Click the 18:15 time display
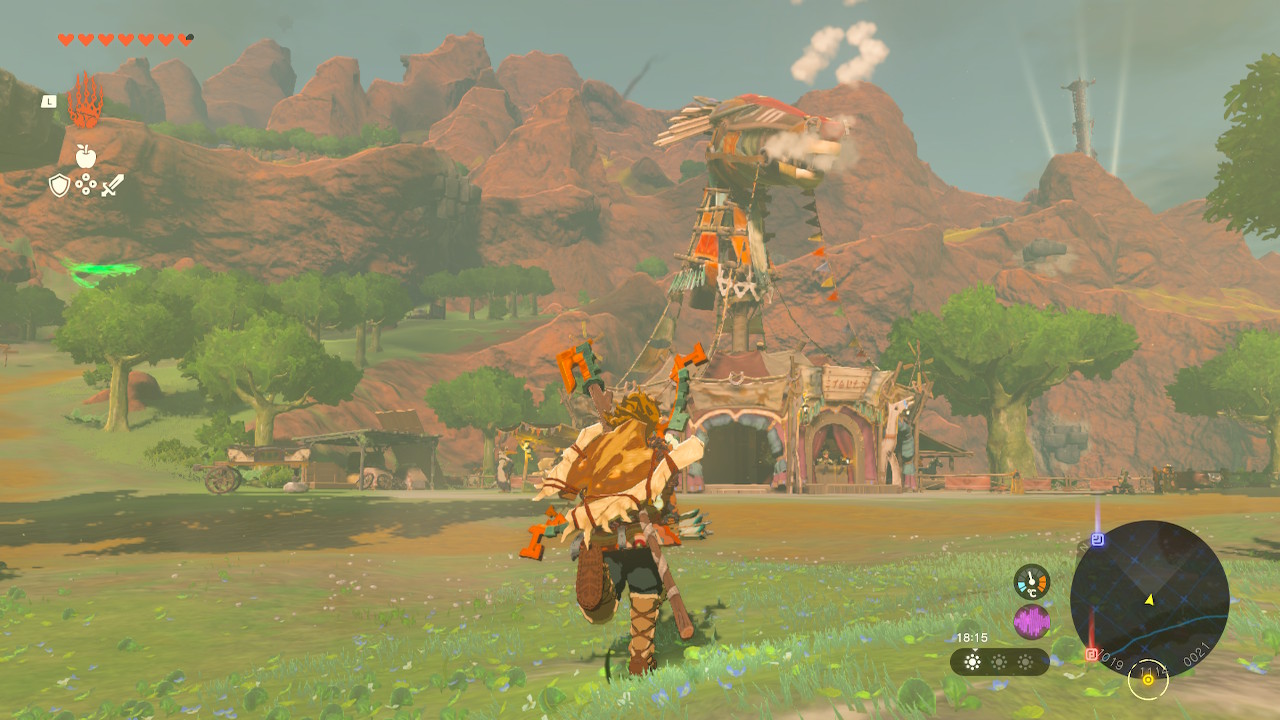1280x720 pixels. (972, 637)
